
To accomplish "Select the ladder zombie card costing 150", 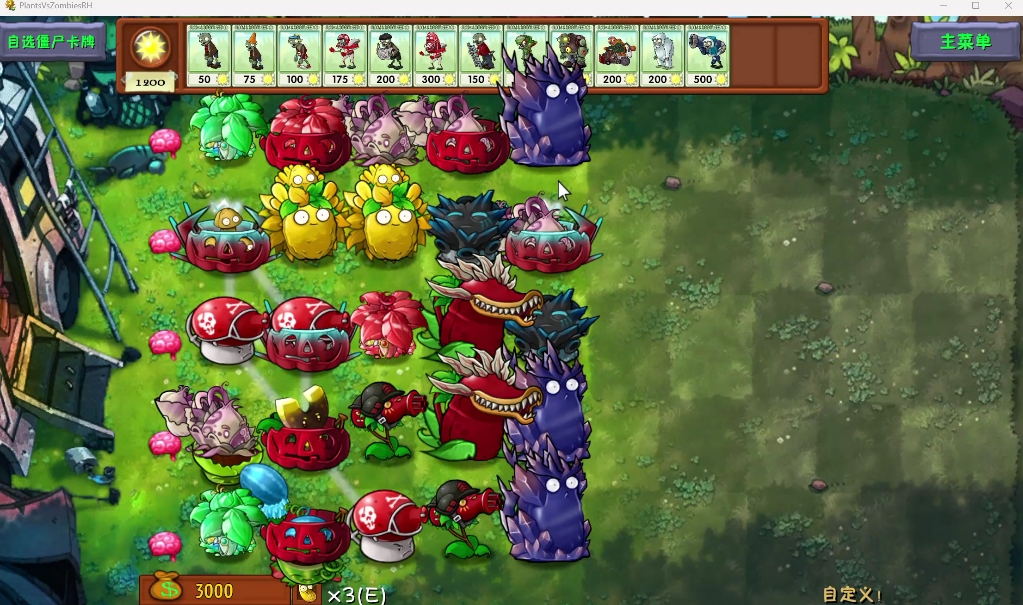I will [x=480, y=56].
